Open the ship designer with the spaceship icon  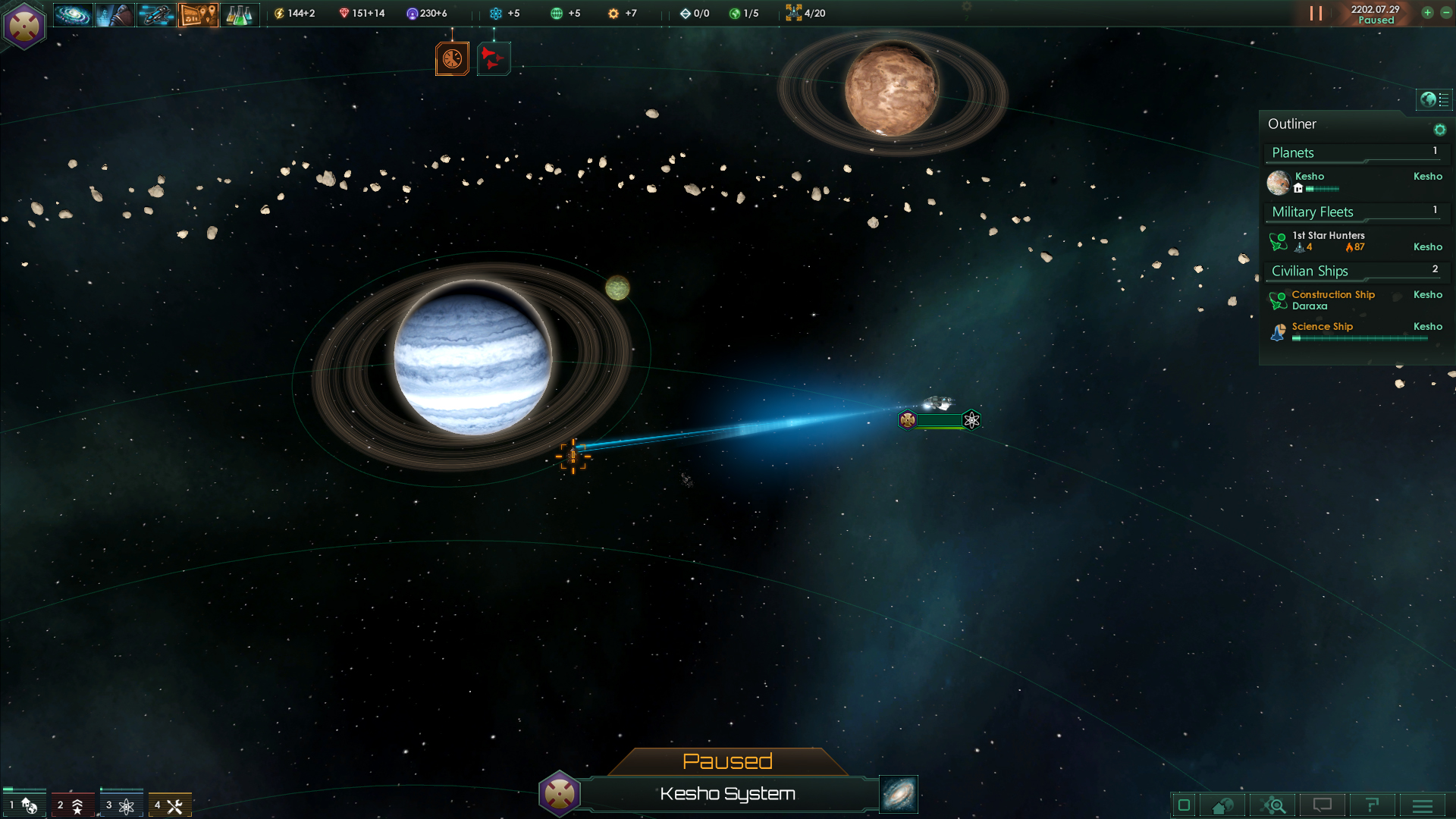pos(156,14)
